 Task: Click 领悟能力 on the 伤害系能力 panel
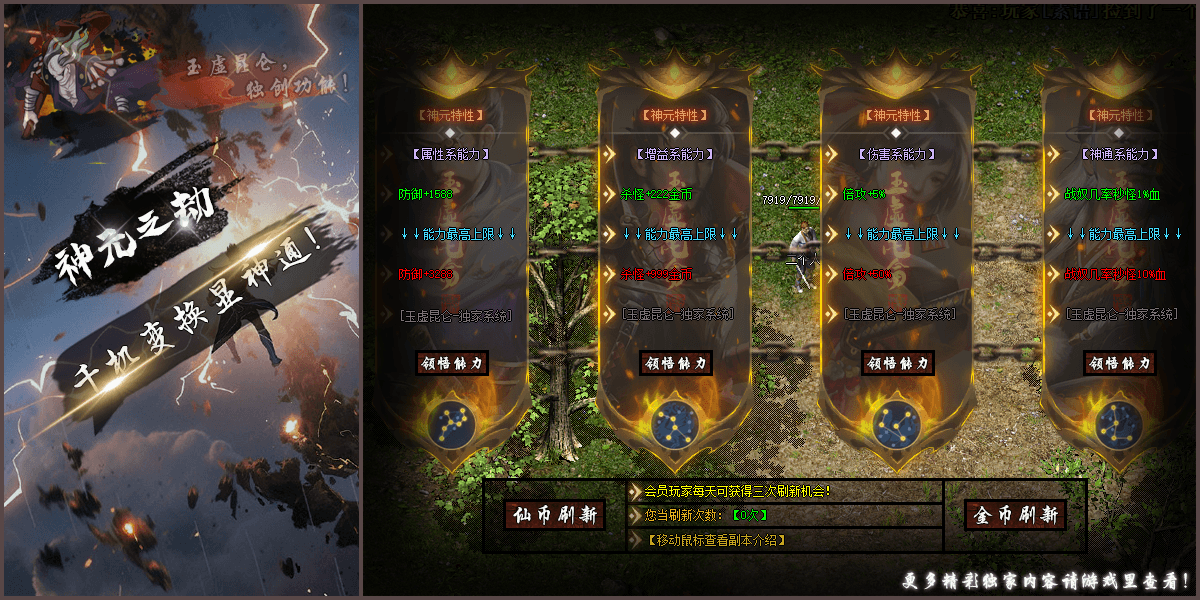tap(898, 363)
